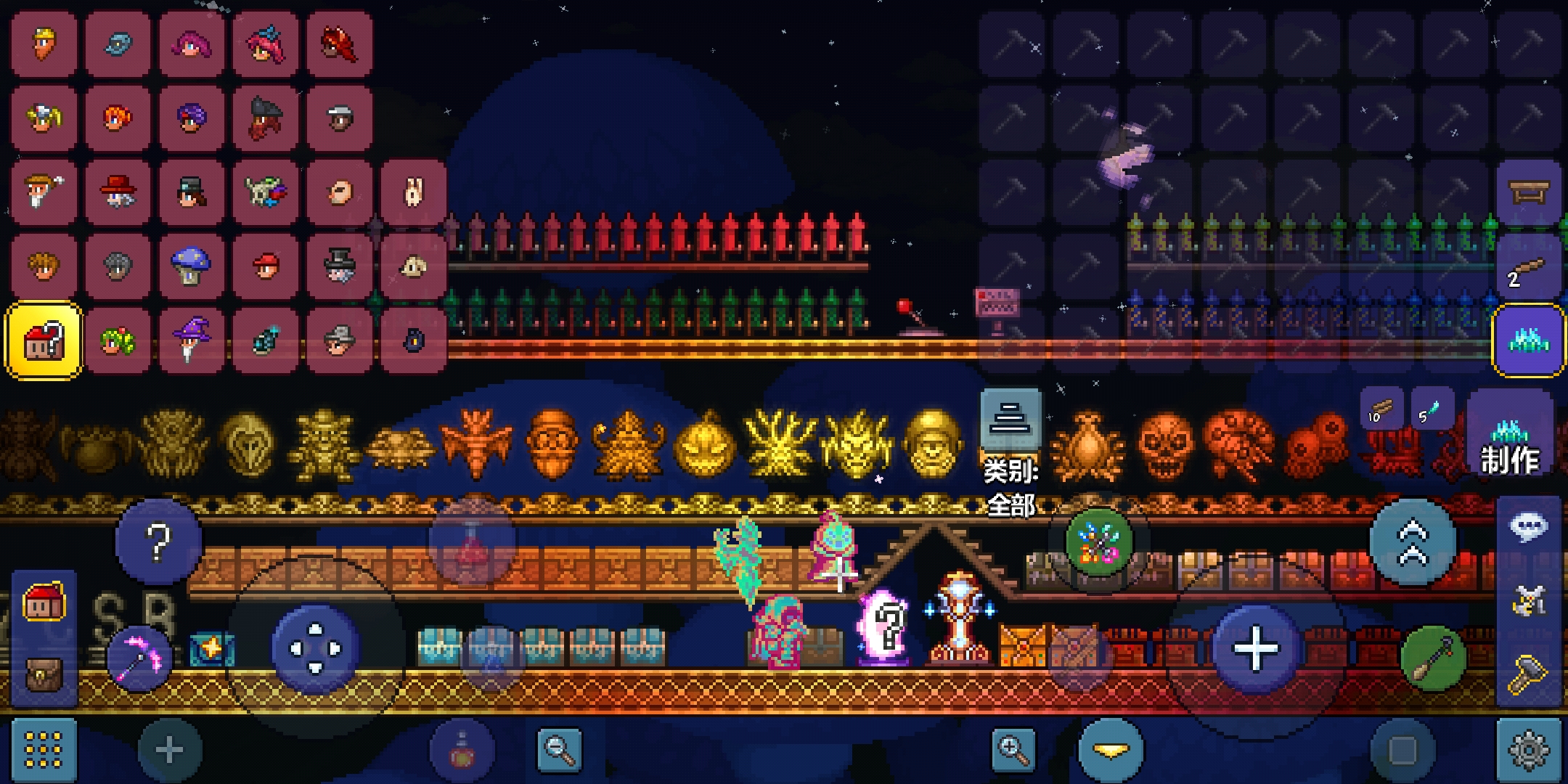Select the hammer icon in the crafting sidebar
Viewport: 1568px width, 784px height.
pyautogui.click(x=1529, y=675)
